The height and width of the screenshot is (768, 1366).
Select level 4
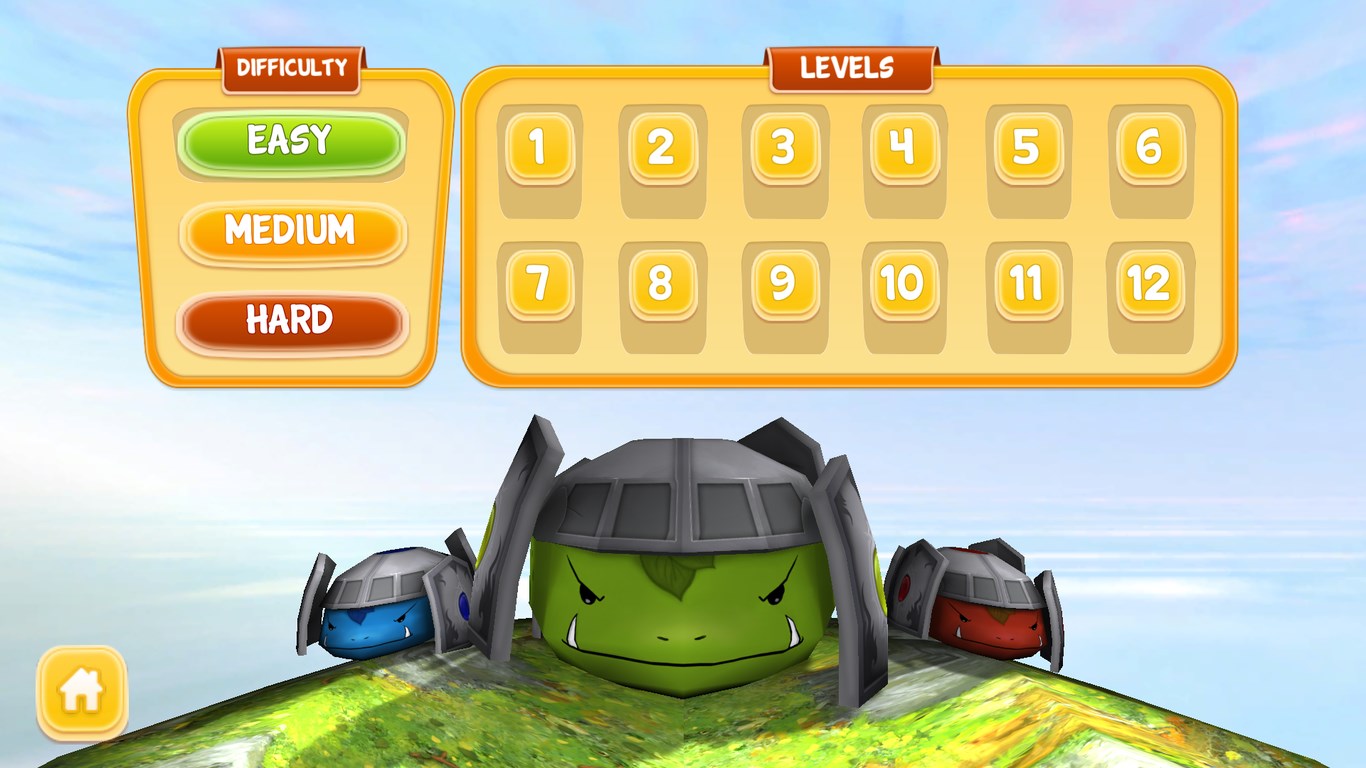pyautogui.click(x=904, y=148)
